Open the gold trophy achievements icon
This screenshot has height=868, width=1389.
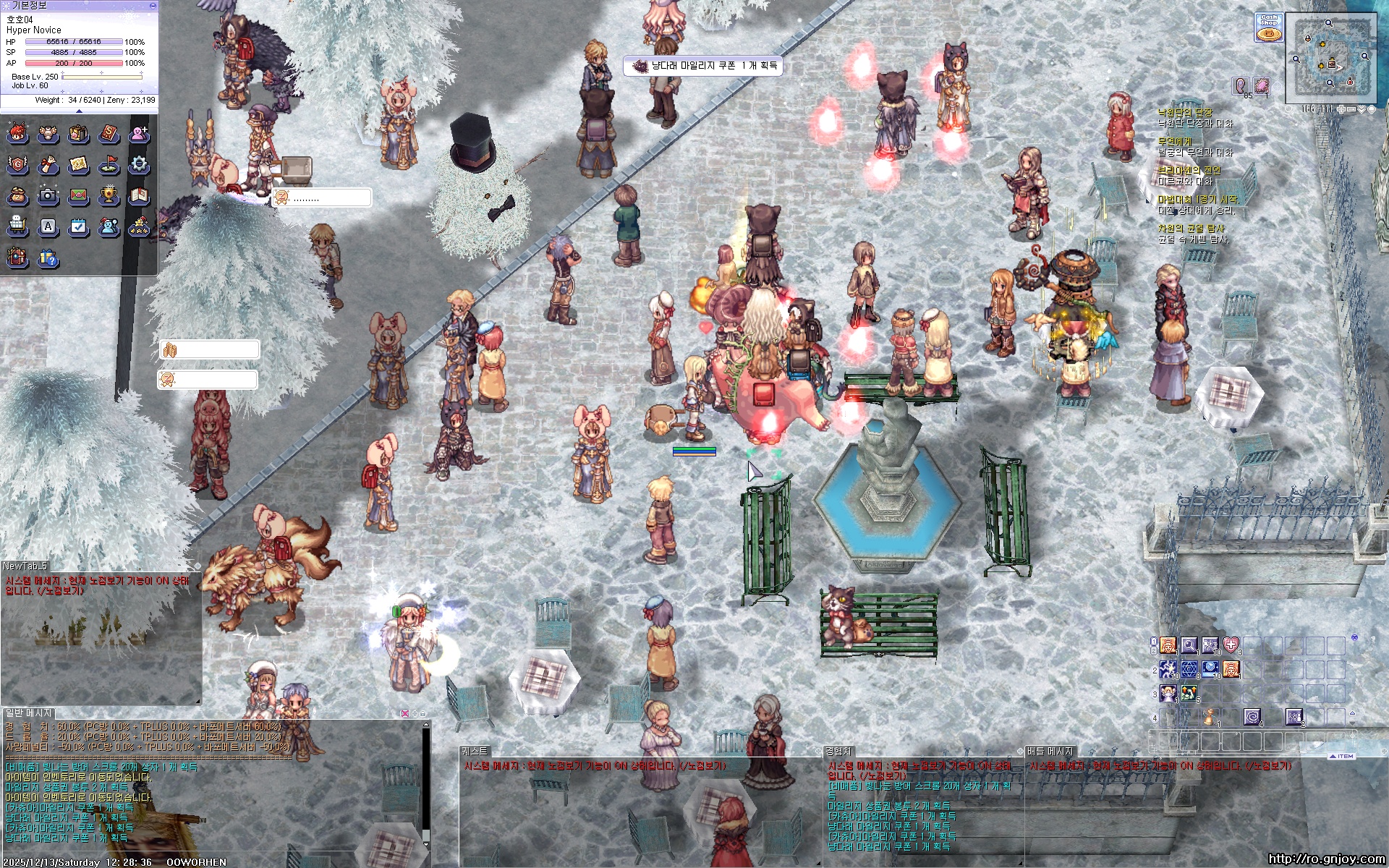pos(109,195)
